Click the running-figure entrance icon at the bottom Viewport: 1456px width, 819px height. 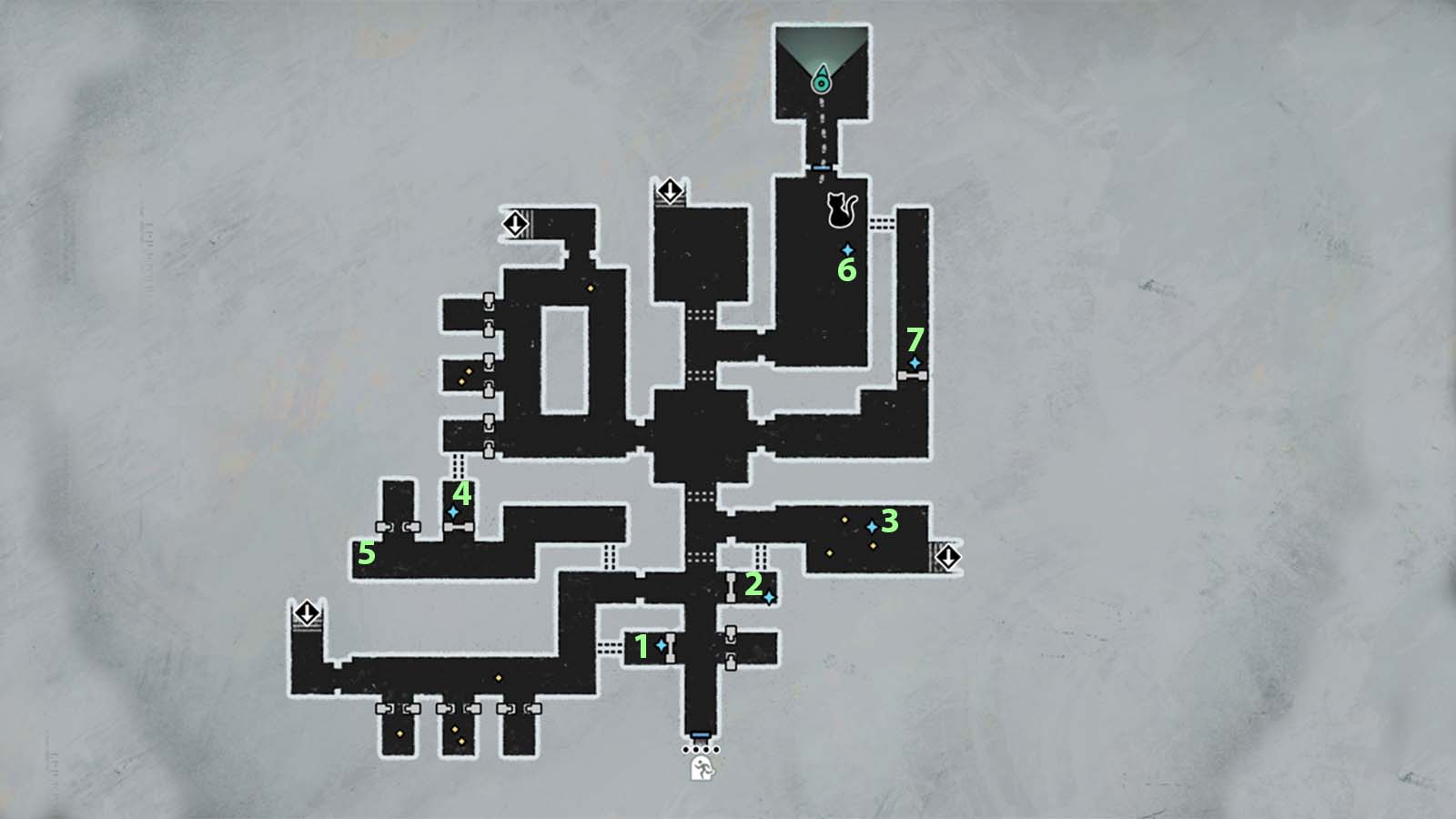pos(701,769)
